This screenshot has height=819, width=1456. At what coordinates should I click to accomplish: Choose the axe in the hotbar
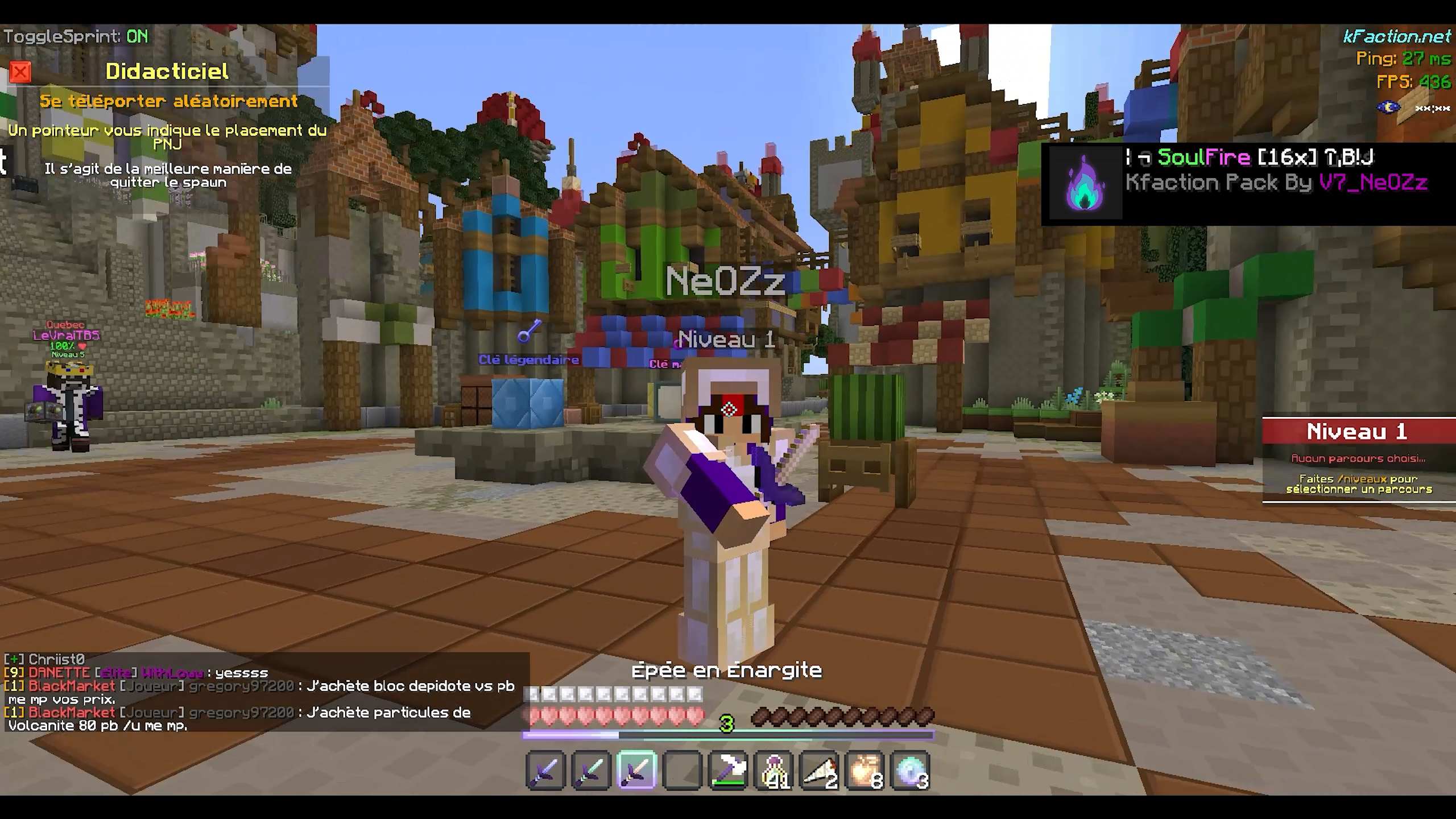(x=728, y=771)
